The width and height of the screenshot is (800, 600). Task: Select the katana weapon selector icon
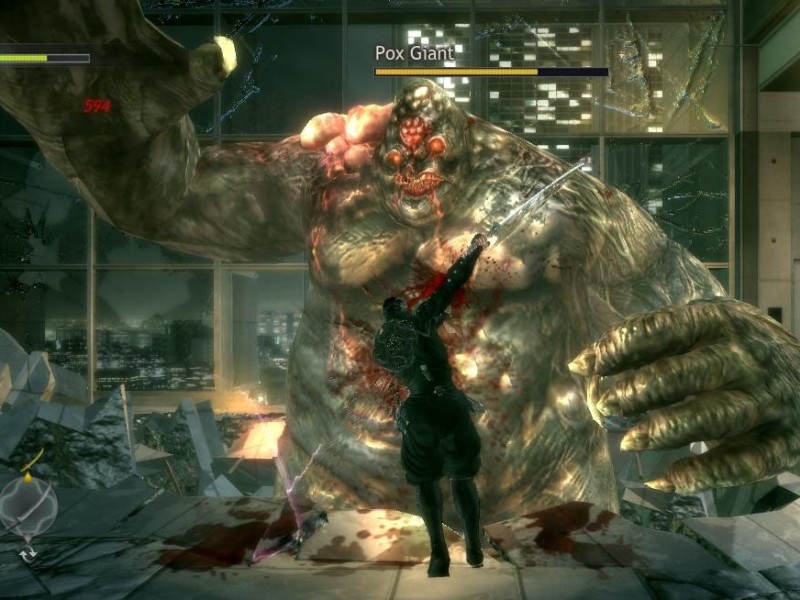(28, 505)
